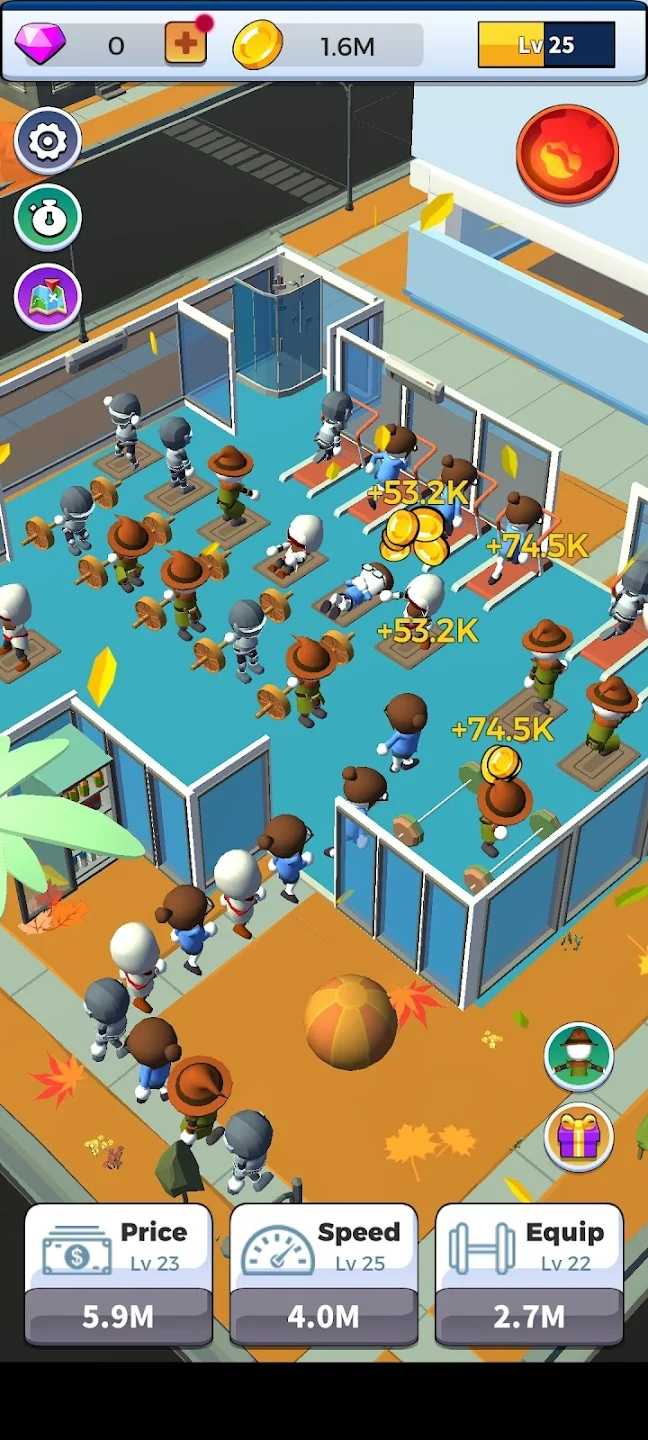Image resolution: width=648 pixels, height=1440 pixels.
Task: Open the settings gear menu
Action: (47, 142)
